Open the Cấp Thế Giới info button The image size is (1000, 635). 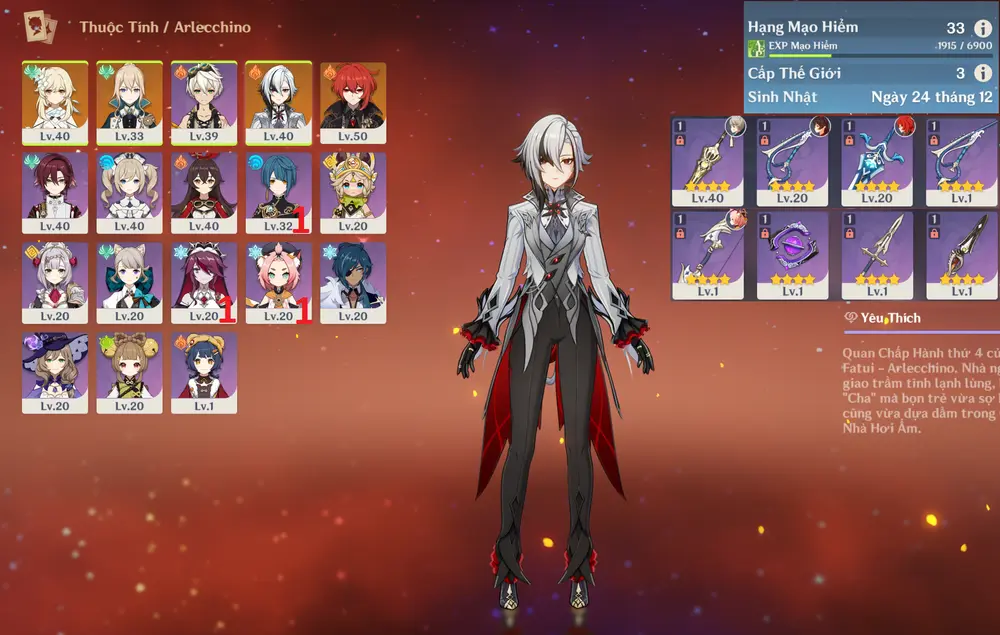coord(982,73)
